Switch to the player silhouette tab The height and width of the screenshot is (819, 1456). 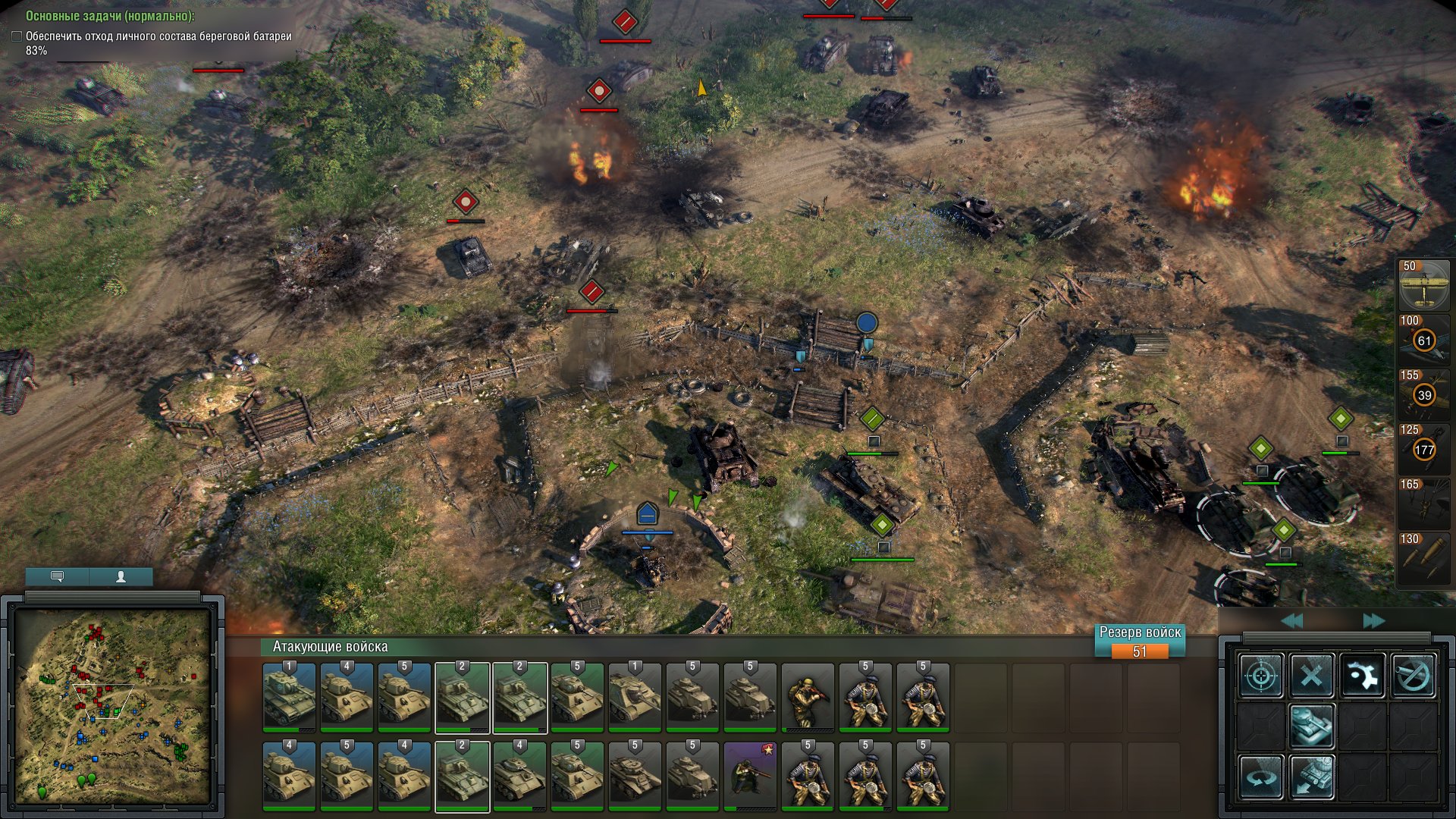point(121,577)
